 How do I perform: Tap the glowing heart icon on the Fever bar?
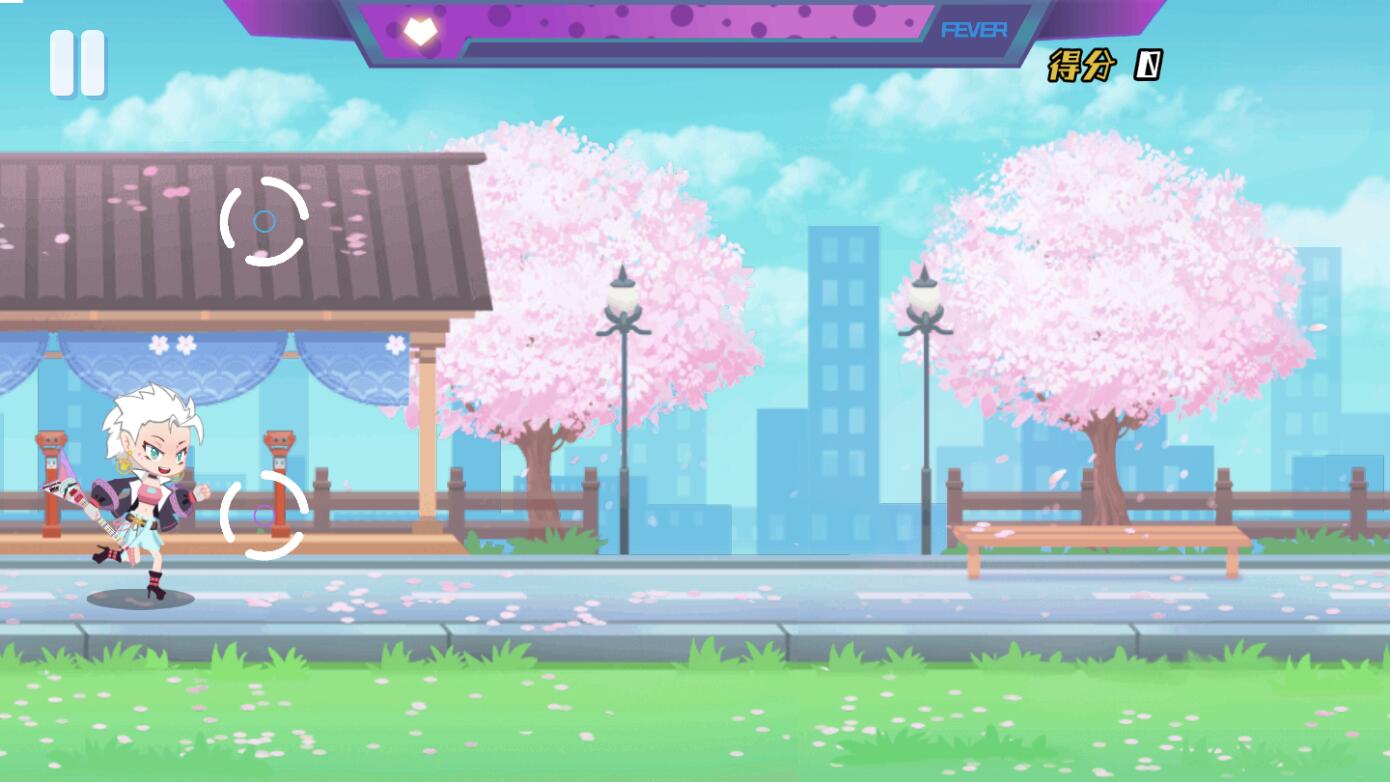coord(419,29)
